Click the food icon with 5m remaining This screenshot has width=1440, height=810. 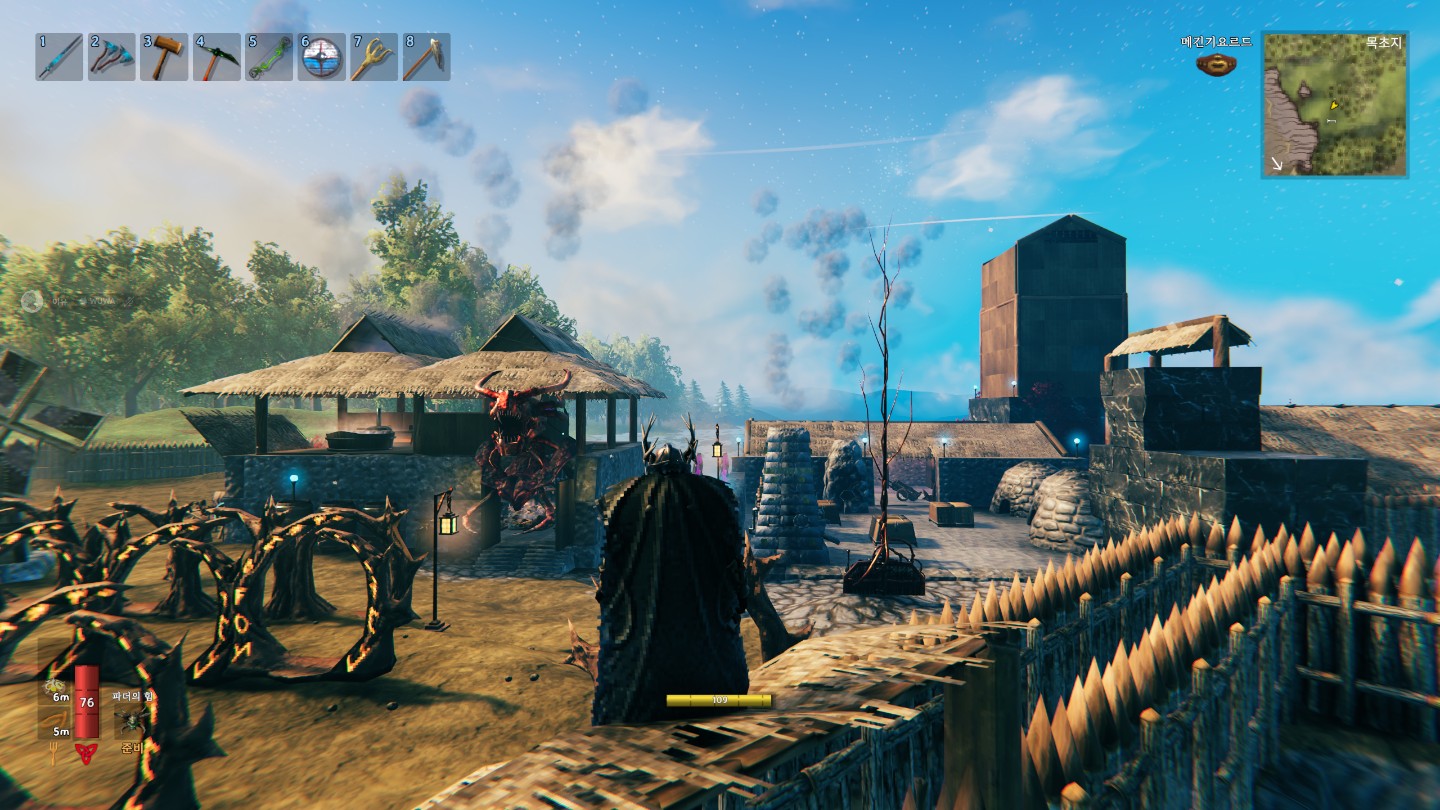(56, 720)
